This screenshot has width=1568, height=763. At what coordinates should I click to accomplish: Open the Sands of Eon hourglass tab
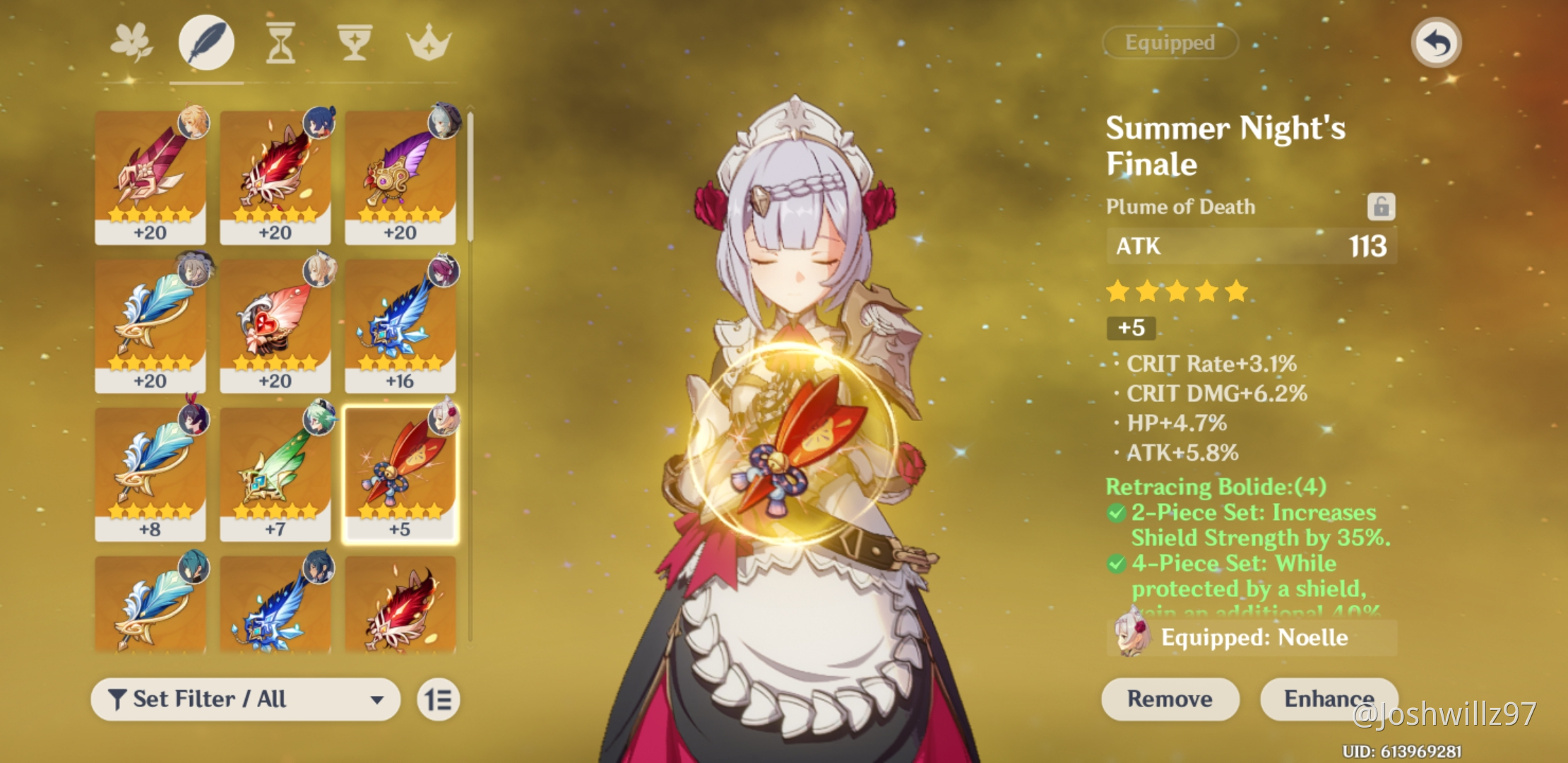pyautogui.click(x=280, y=43)
